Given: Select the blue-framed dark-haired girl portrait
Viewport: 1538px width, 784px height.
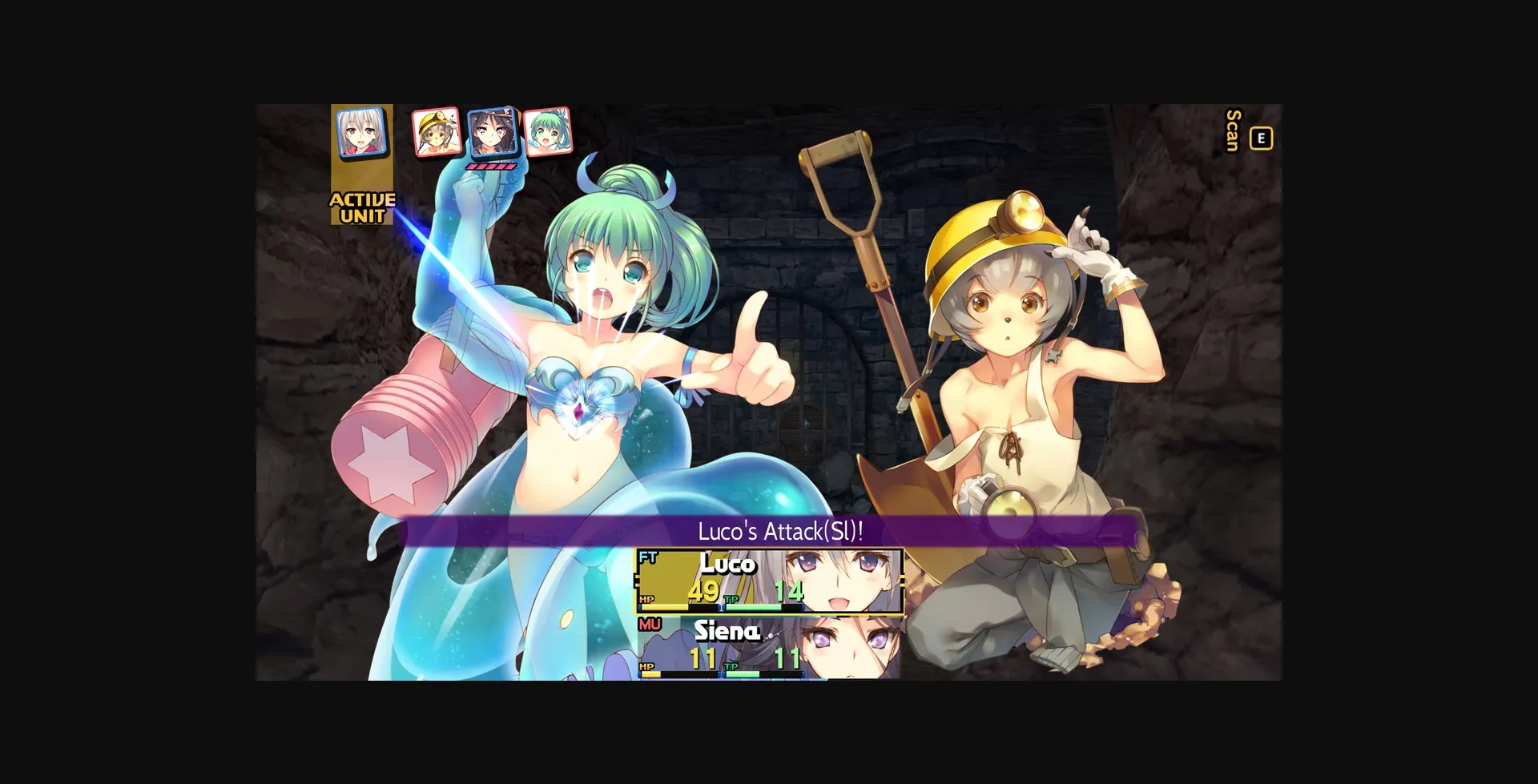Looking at the screenshot, I should 493,132.
